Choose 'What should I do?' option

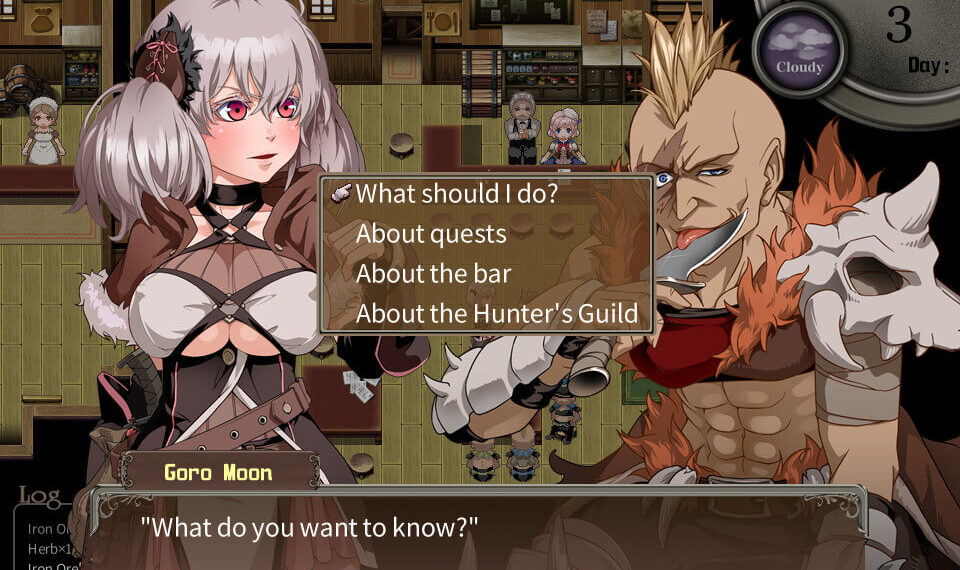pyautogui.click(x=456, y=193)
